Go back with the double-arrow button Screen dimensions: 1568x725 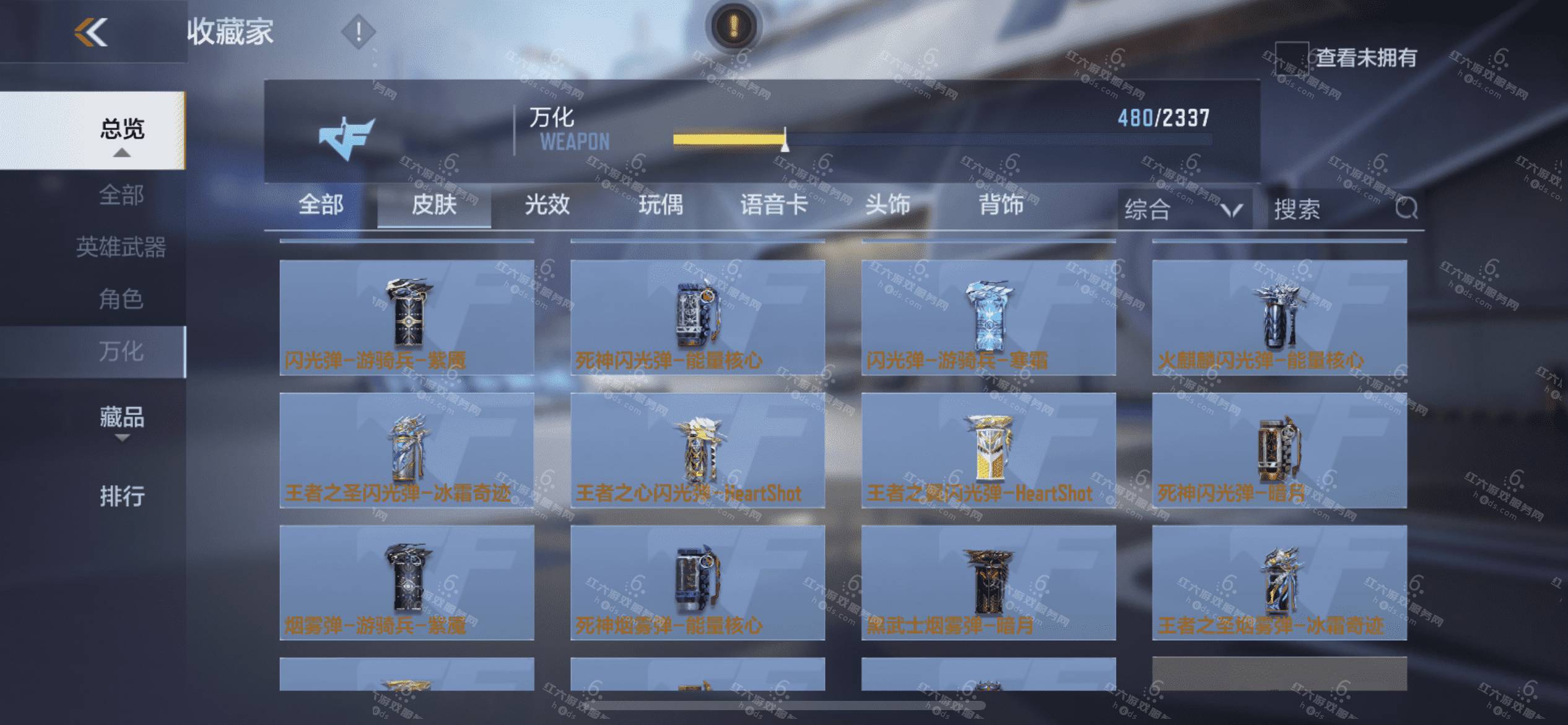pyautogui.click(x=91, y=32)
